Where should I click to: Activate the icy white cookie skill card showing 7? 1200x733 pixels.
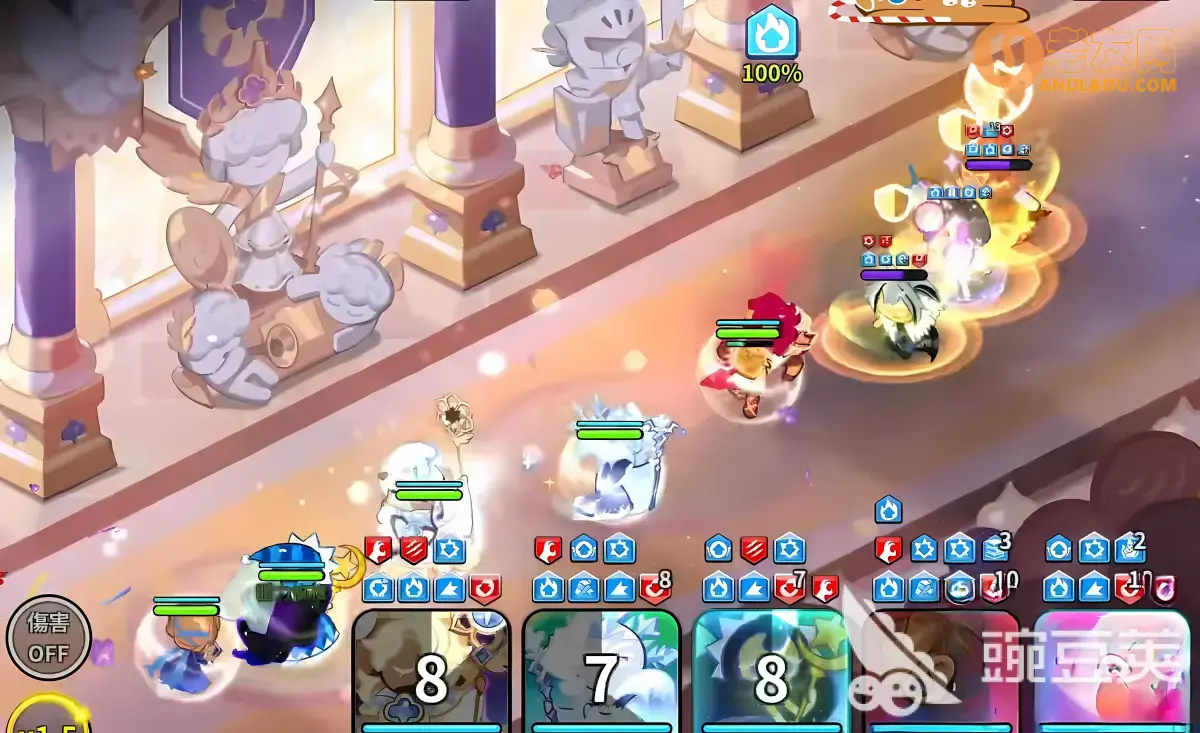coord(601,673)
